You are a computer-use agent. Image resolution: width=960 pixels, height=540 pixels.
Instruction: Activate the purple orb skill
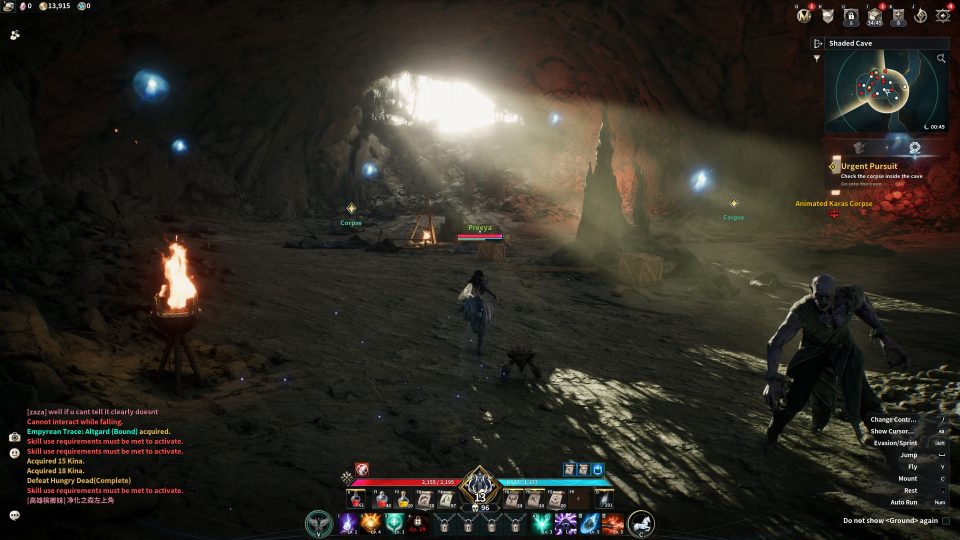pyautogui.click(x=347, y=522)
